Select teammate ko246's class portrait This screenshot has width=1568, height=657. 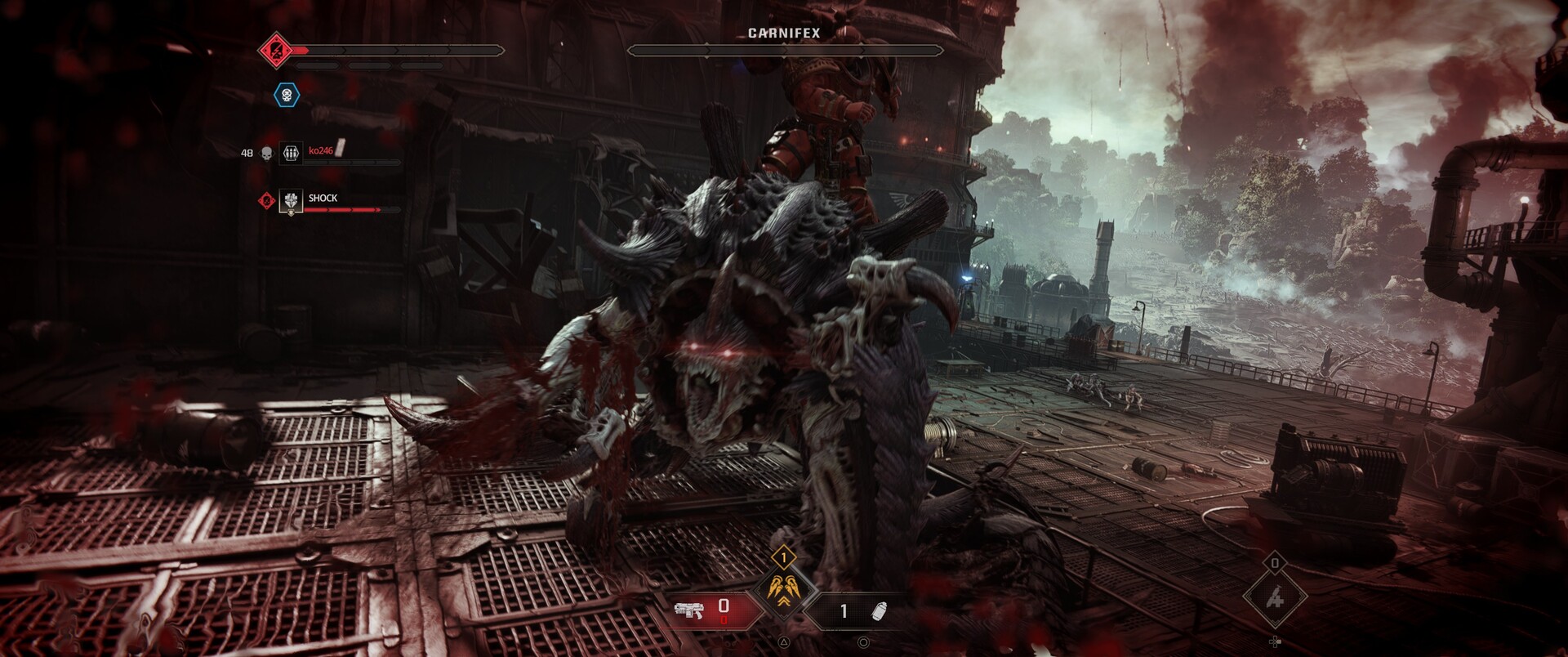point(291,153)
